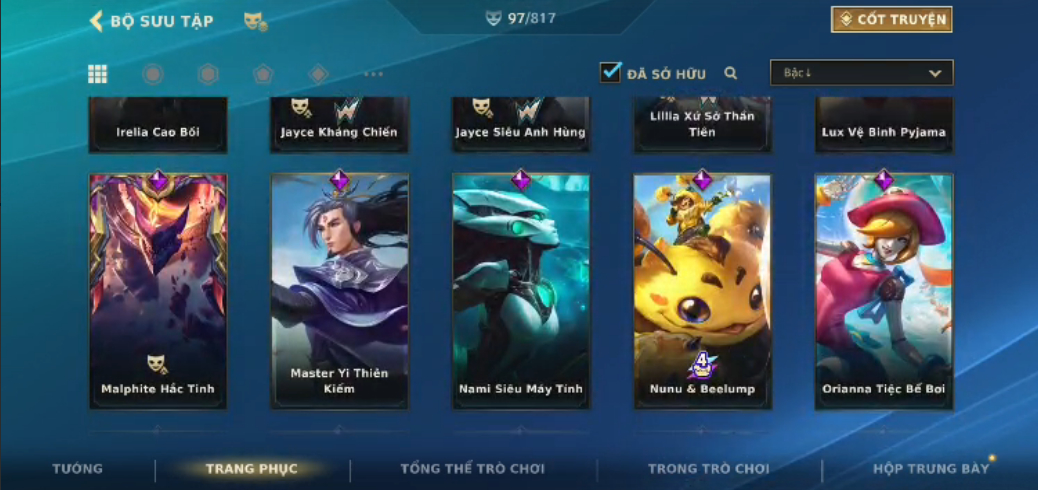1038x490 pixels.
Task: Switch to the Tổng Thể Trò Chơi tab
Action: [473, 469]
